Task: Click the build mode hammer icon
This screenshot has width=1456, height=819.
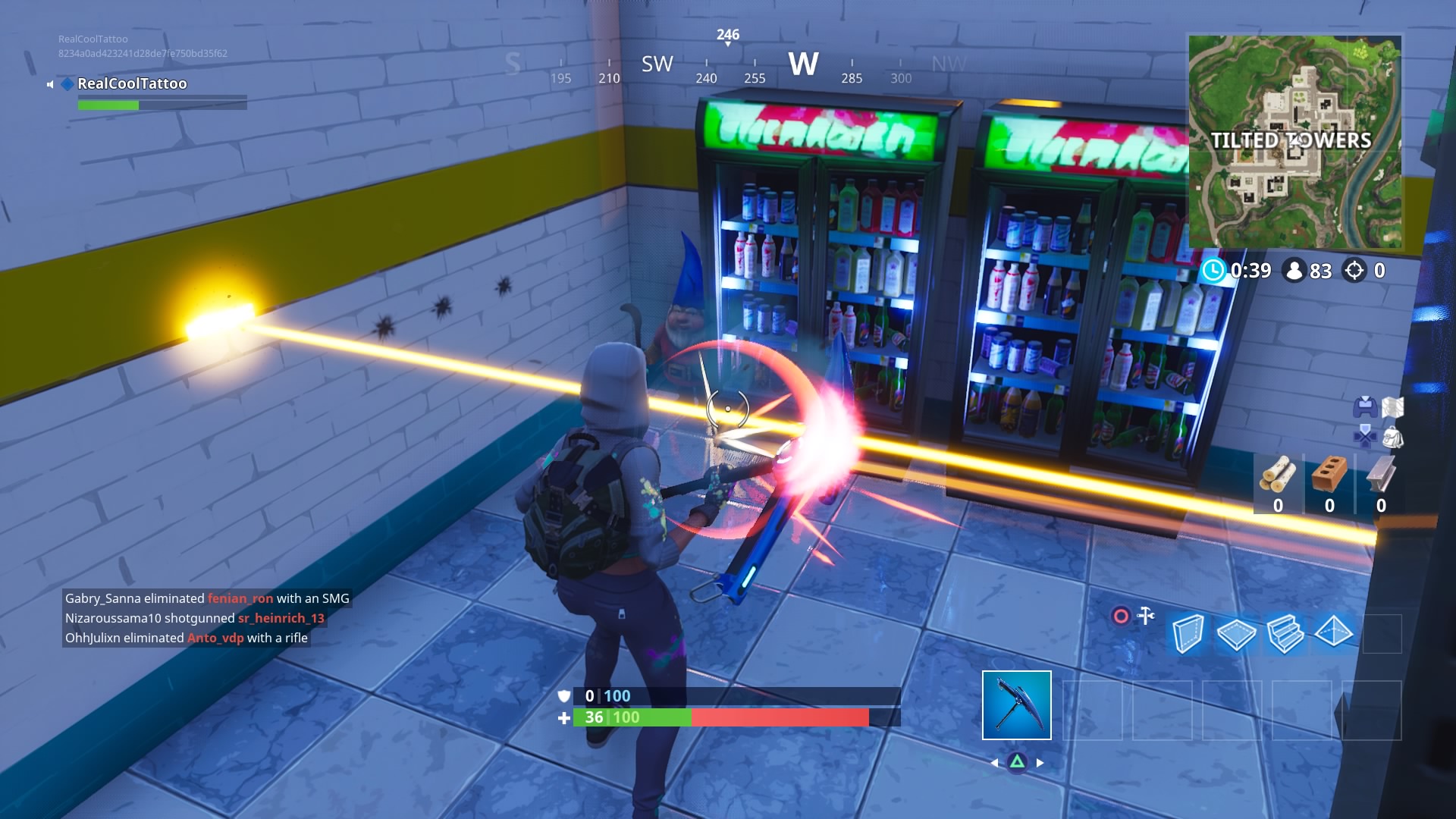Action: pyautogui.click(x=1147, y=614)
